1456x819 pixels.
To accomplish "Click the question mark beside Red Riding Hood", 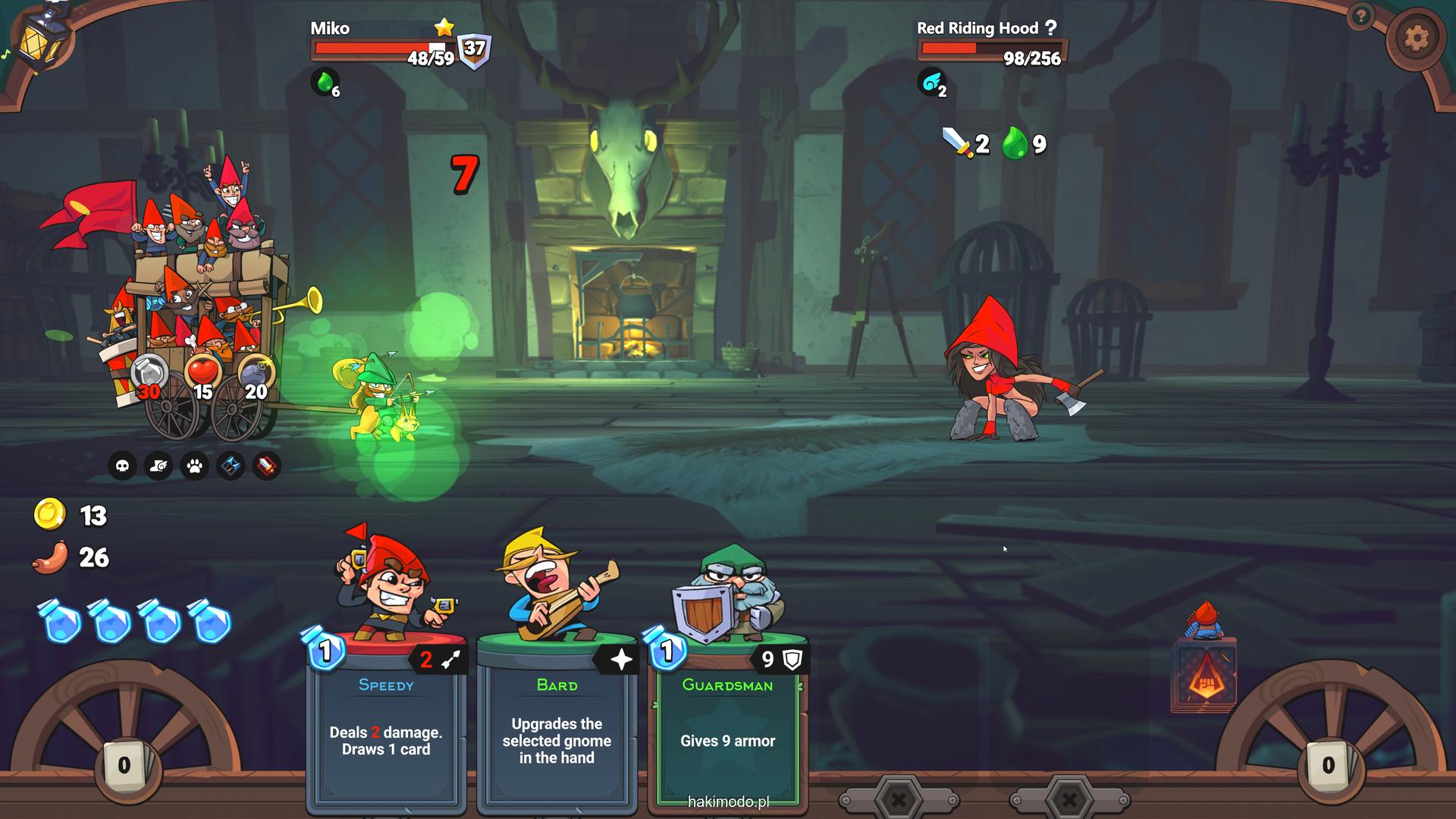I will click(x=1050, y=28).
